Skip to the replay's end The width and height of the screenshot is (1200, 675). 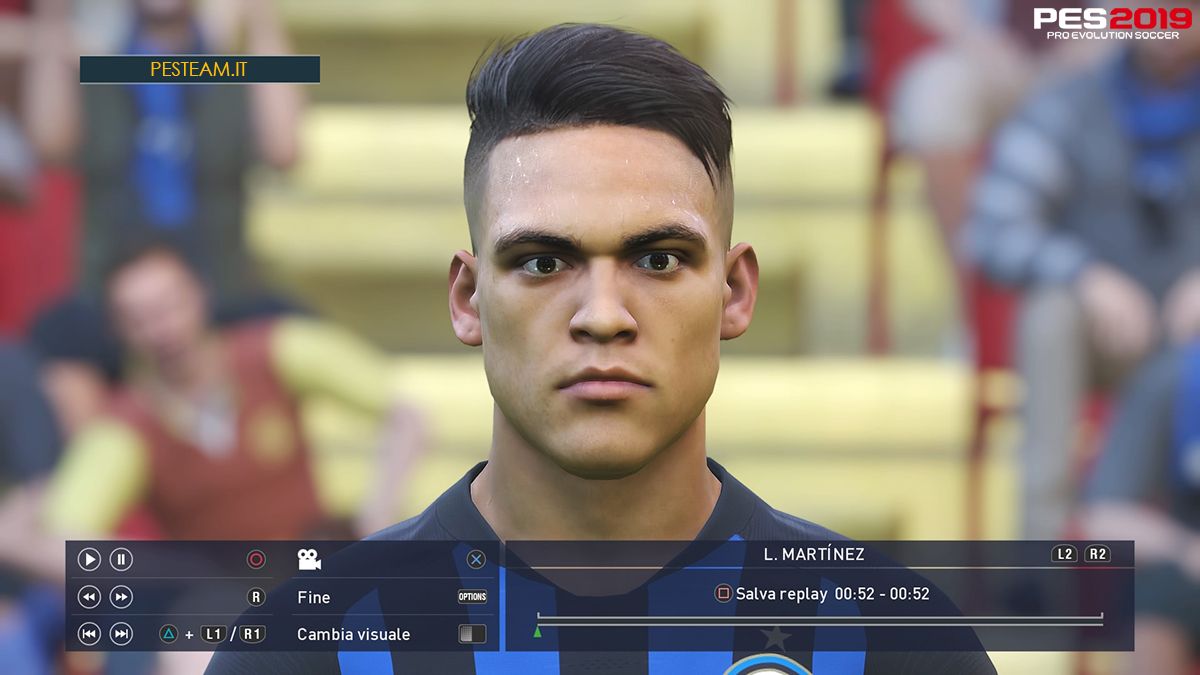(121, 634)
